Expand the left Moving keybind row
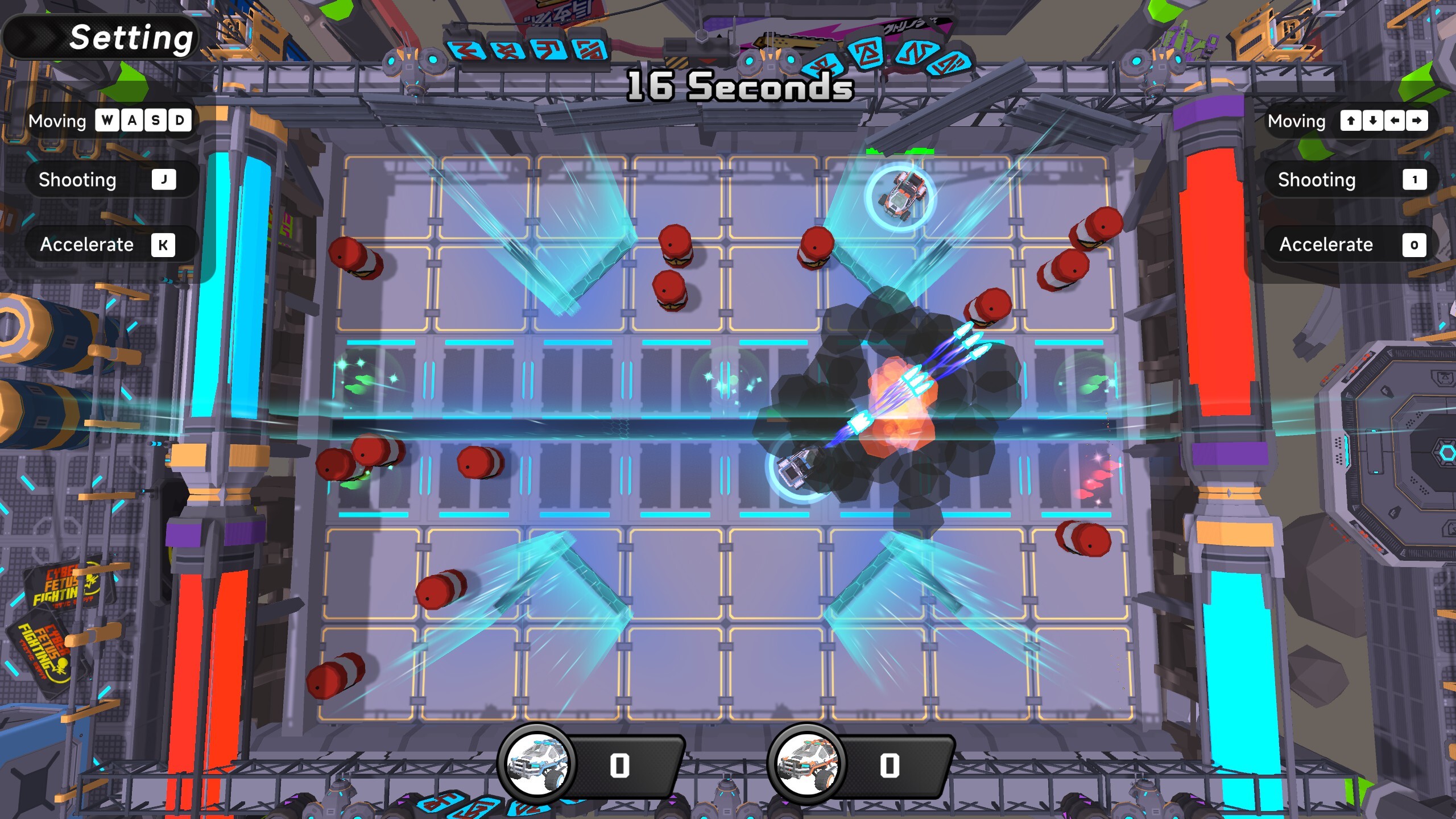This screenshot has width=1456, height=819. (111, 121)
